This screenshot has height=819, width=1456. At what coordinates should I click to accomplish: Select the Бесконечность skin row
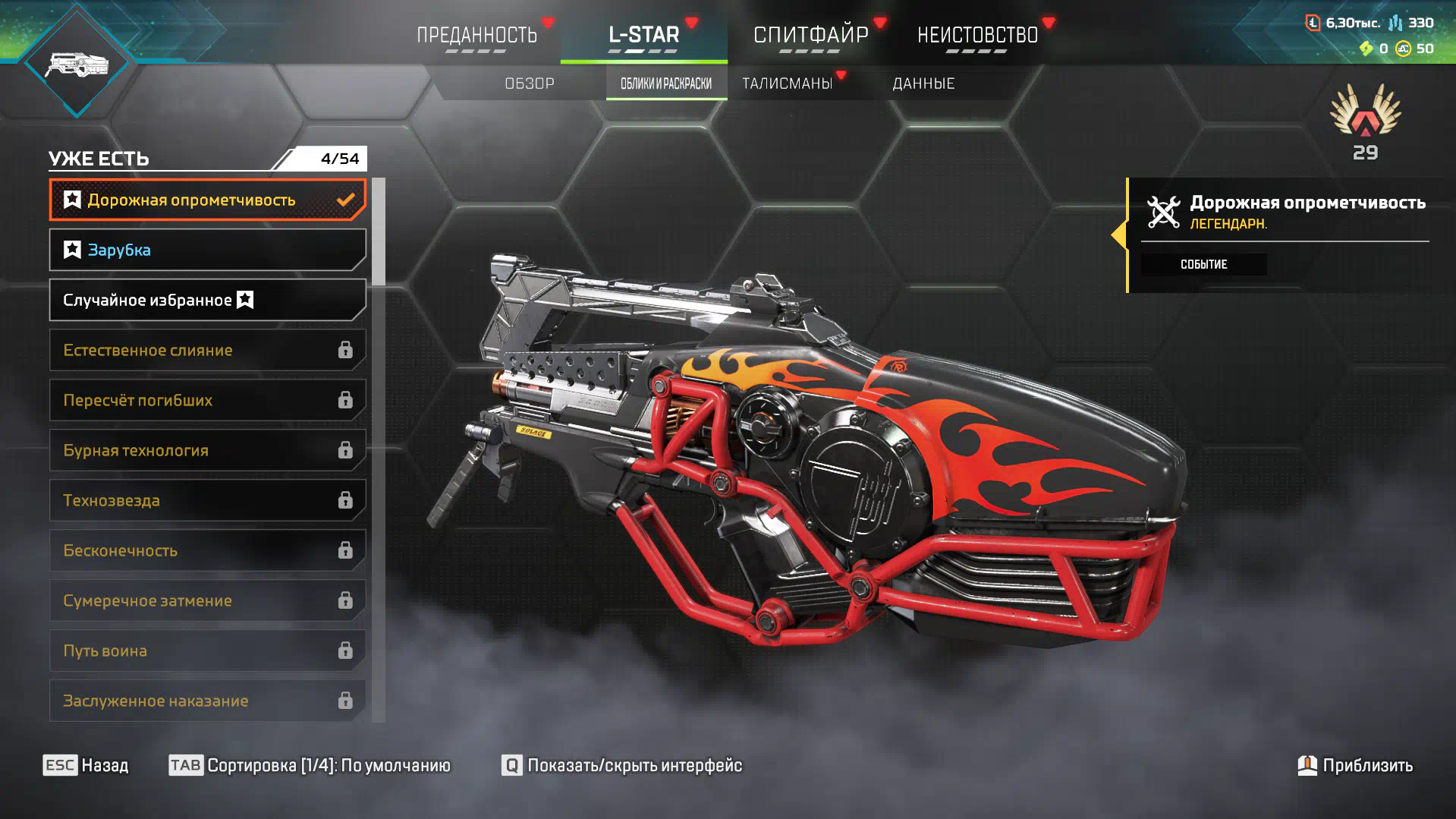(207, 550)
